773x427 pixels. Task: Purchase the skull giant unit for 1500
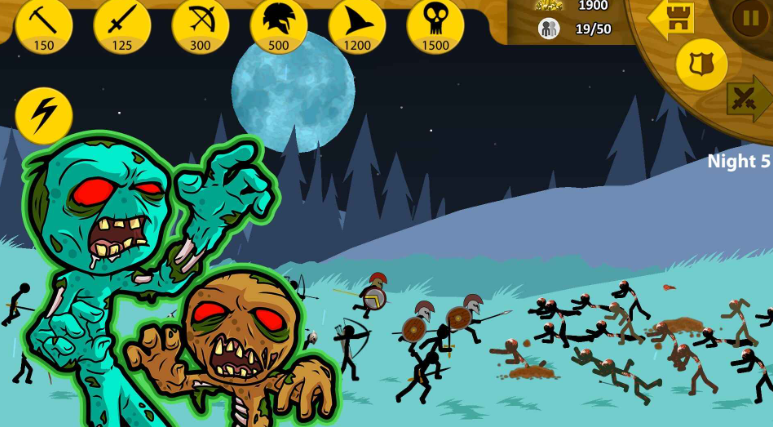tap(435, 24)
